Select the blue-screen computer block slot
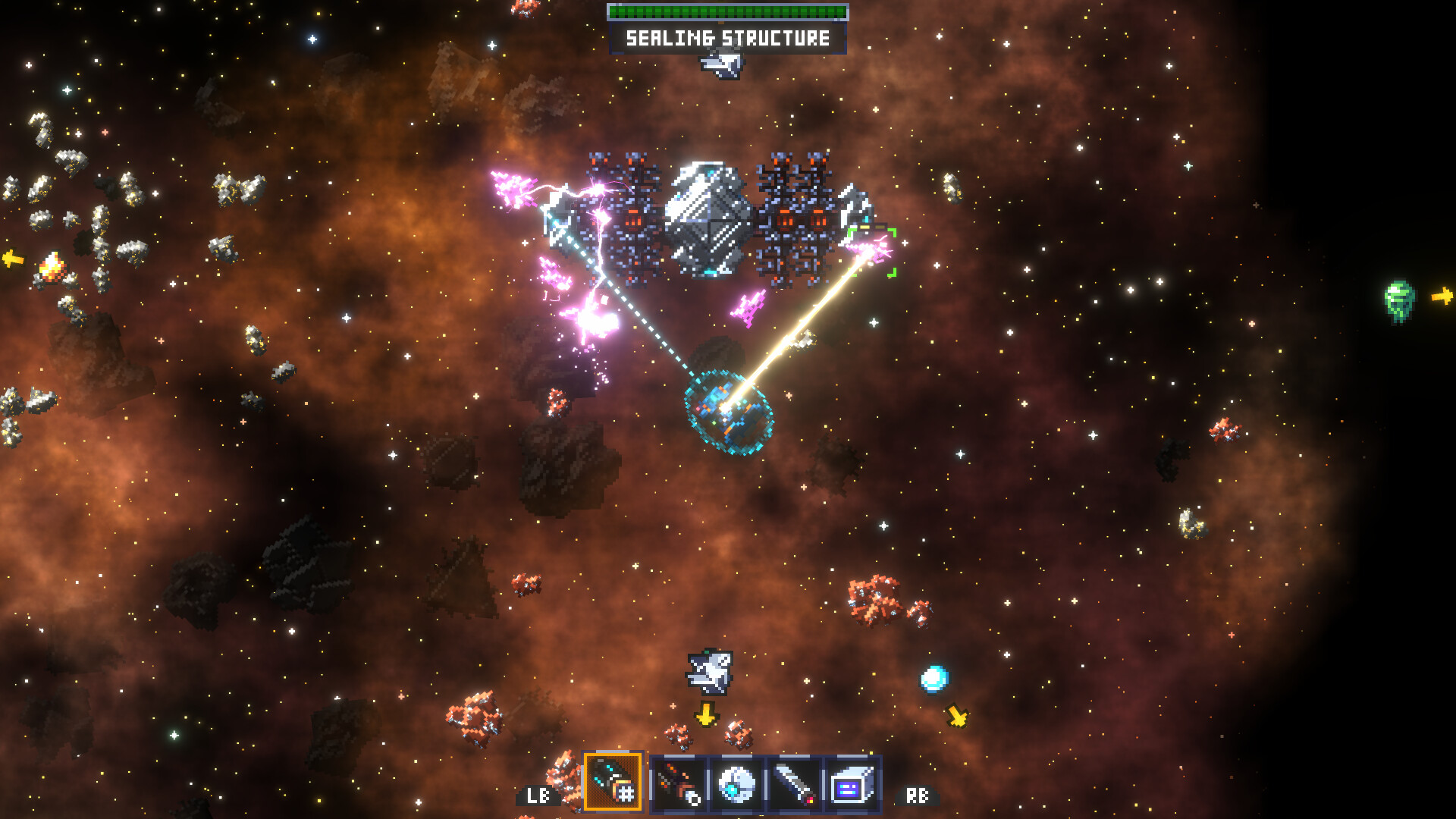 [x=852, y=784]
